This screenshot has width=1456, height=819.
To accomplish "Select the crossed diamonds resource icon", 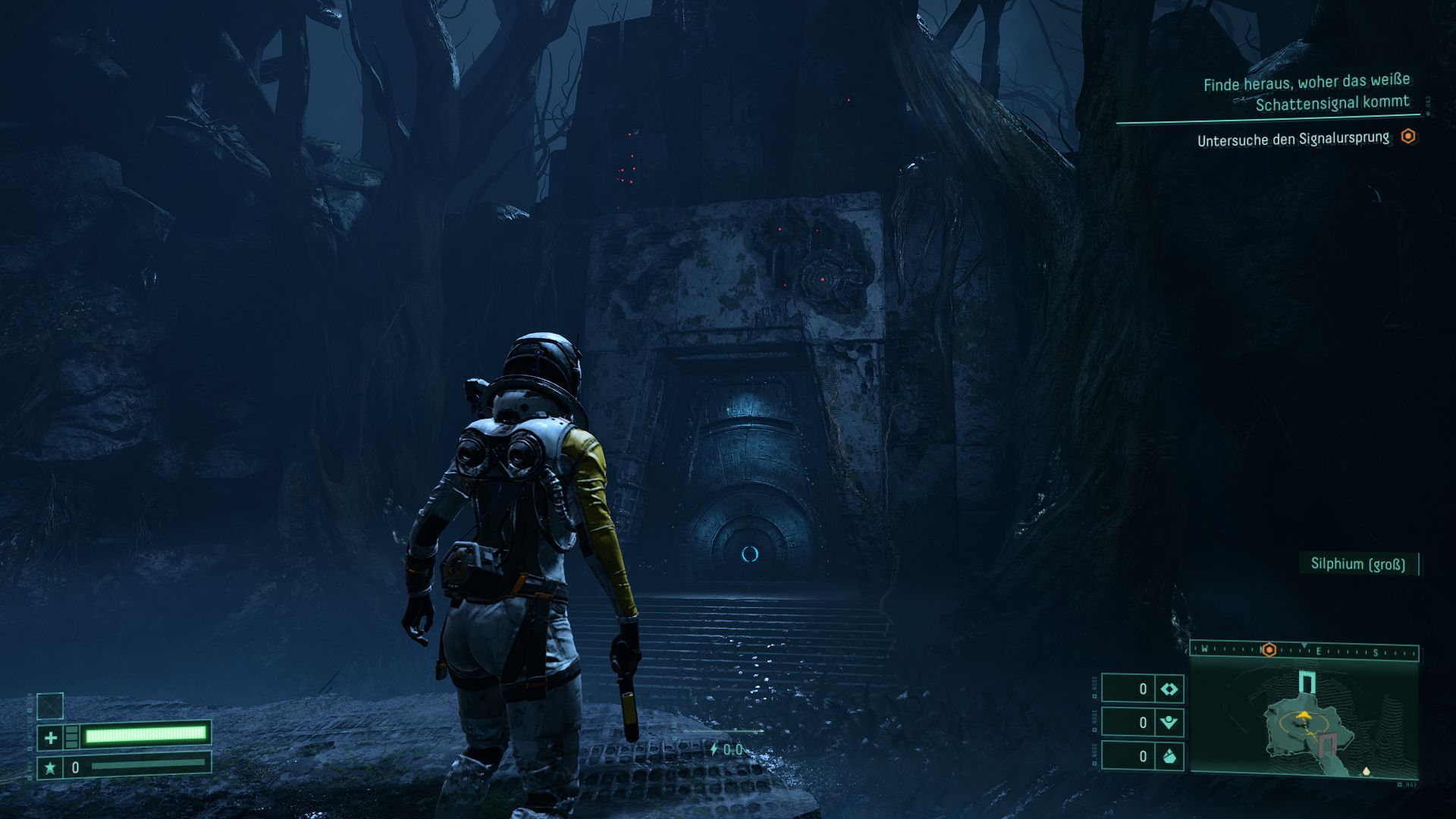I will coord(1169,689).
